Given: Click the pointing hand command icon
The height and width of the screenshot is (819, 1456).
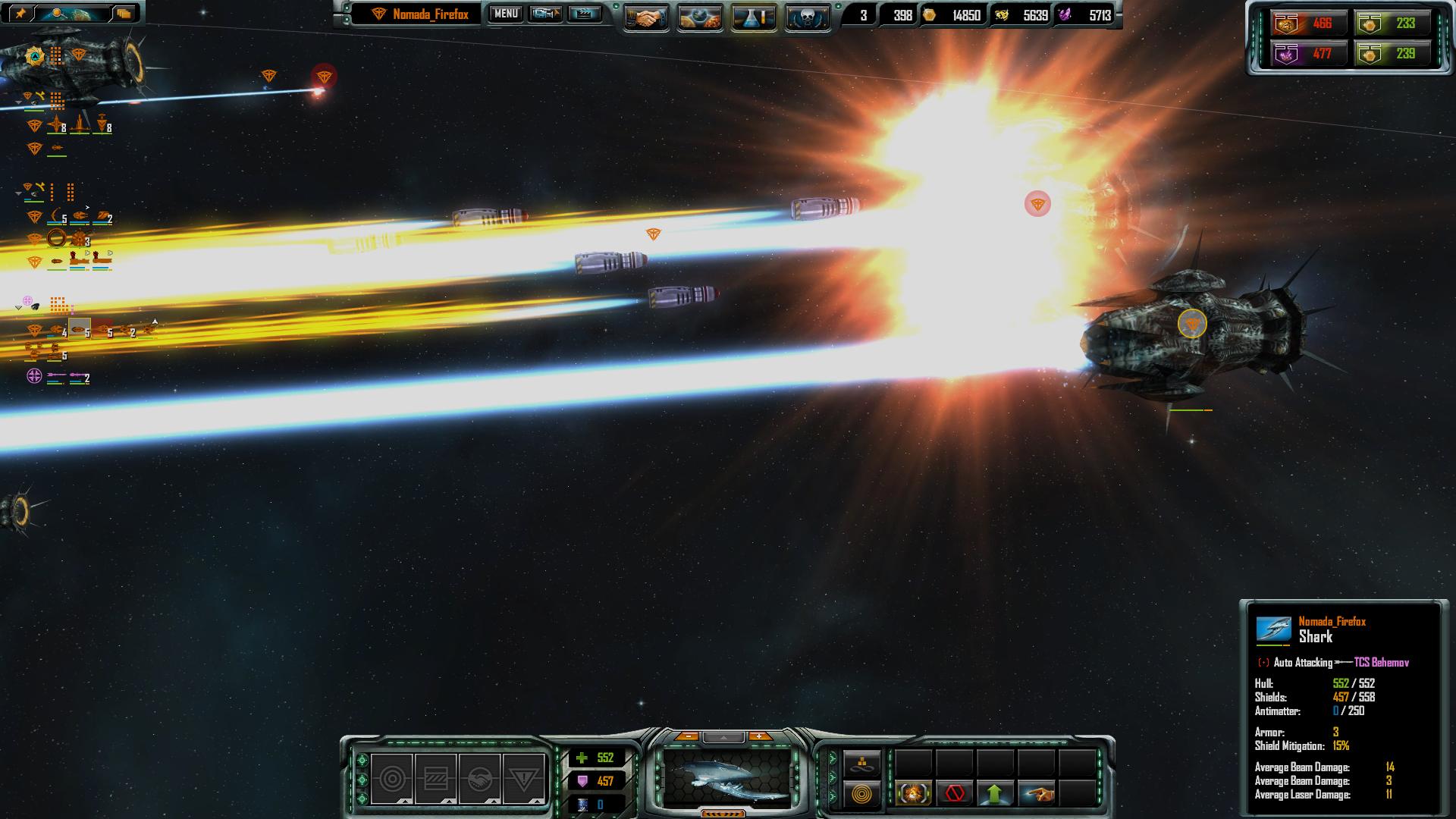Looking at the screenshot, I should point(1037,794).
